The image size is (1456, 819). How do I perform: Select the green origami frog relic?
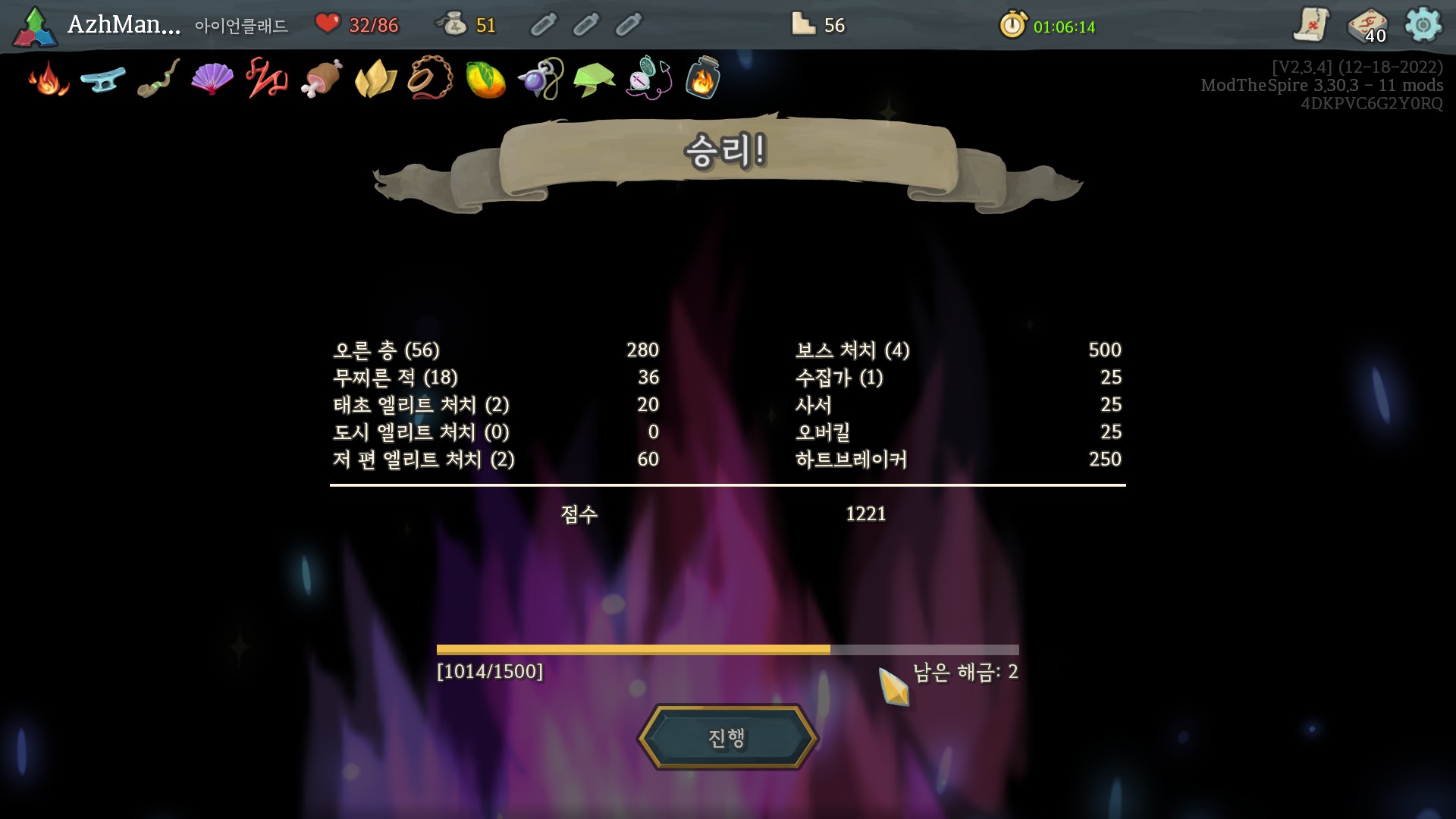coord(595,79)
